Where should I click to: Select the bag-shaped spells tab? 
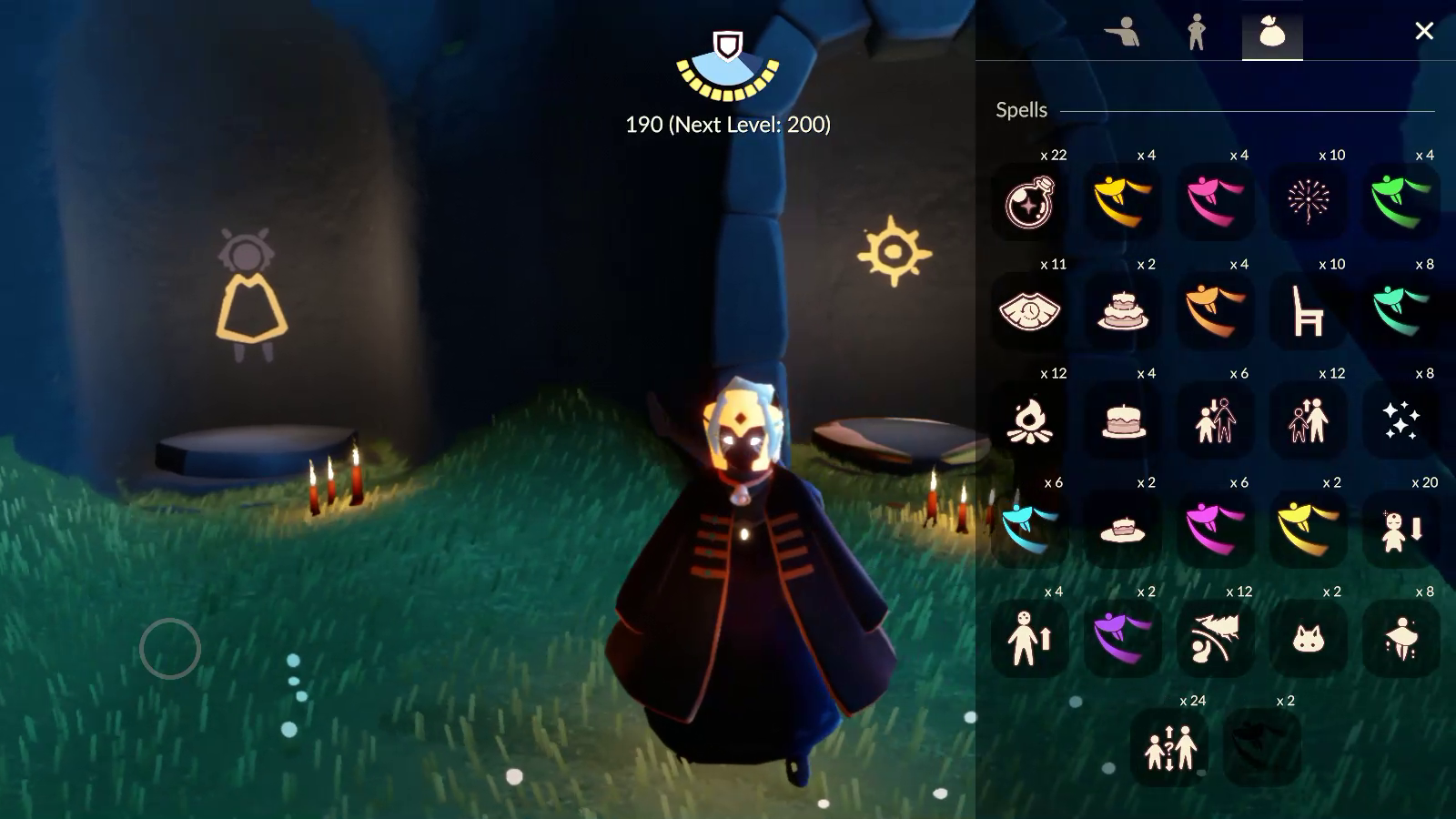coord(1271,32)
